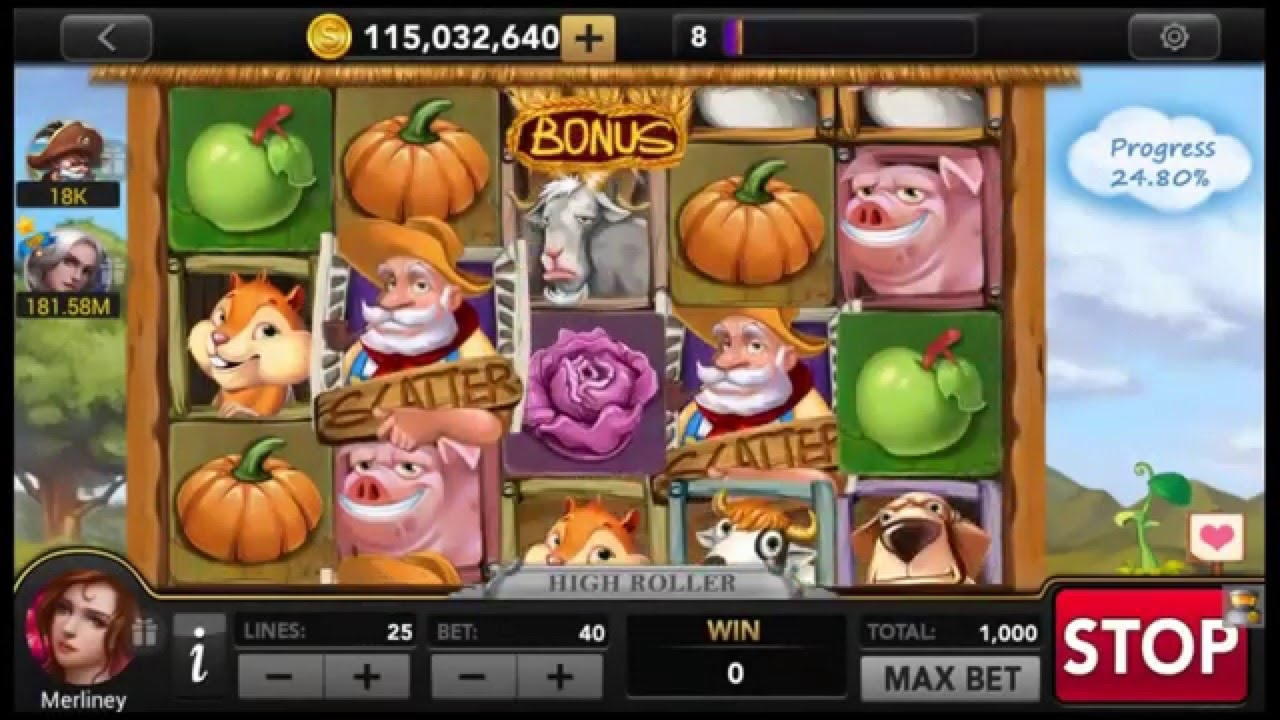
Task: Decrease the number of lines
Action: pos(280,677)
